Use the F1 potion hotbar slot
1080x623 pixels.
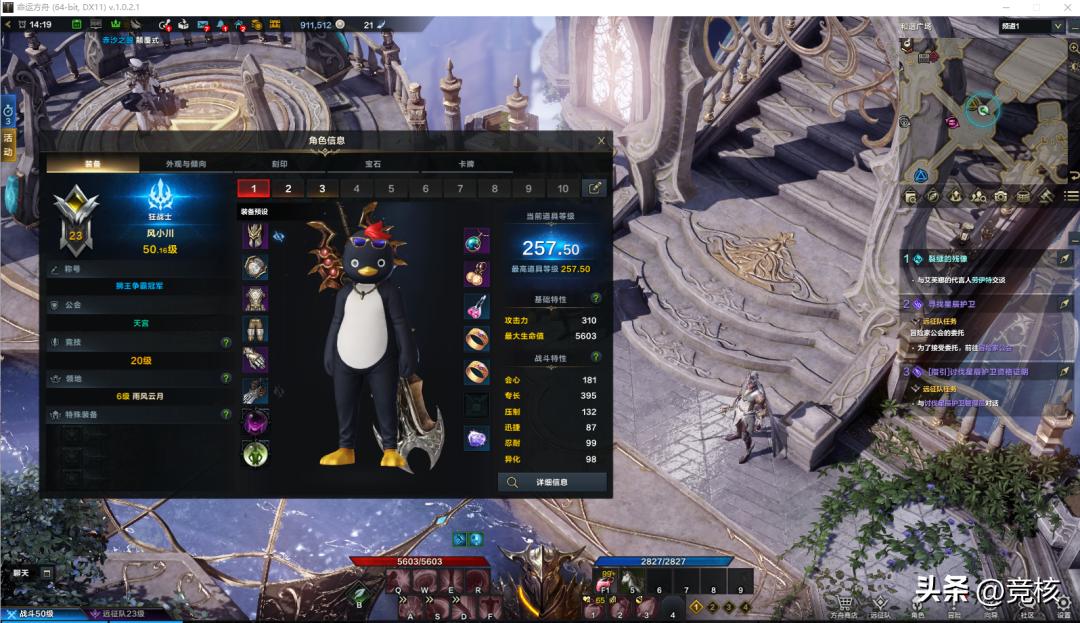point(605,585)
